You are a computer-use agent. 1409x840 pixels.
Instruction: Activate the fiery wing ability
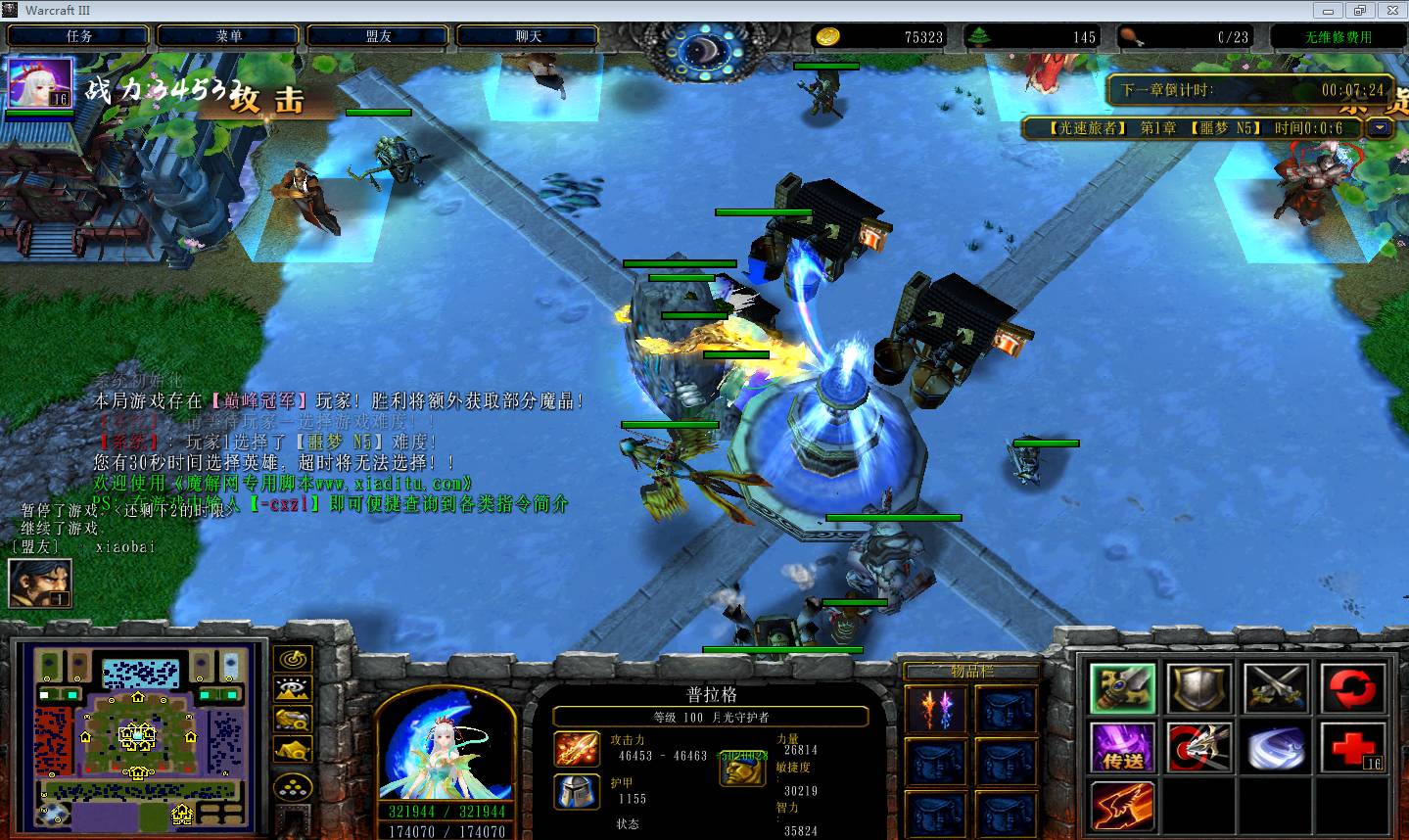(x=1123, y=807)
